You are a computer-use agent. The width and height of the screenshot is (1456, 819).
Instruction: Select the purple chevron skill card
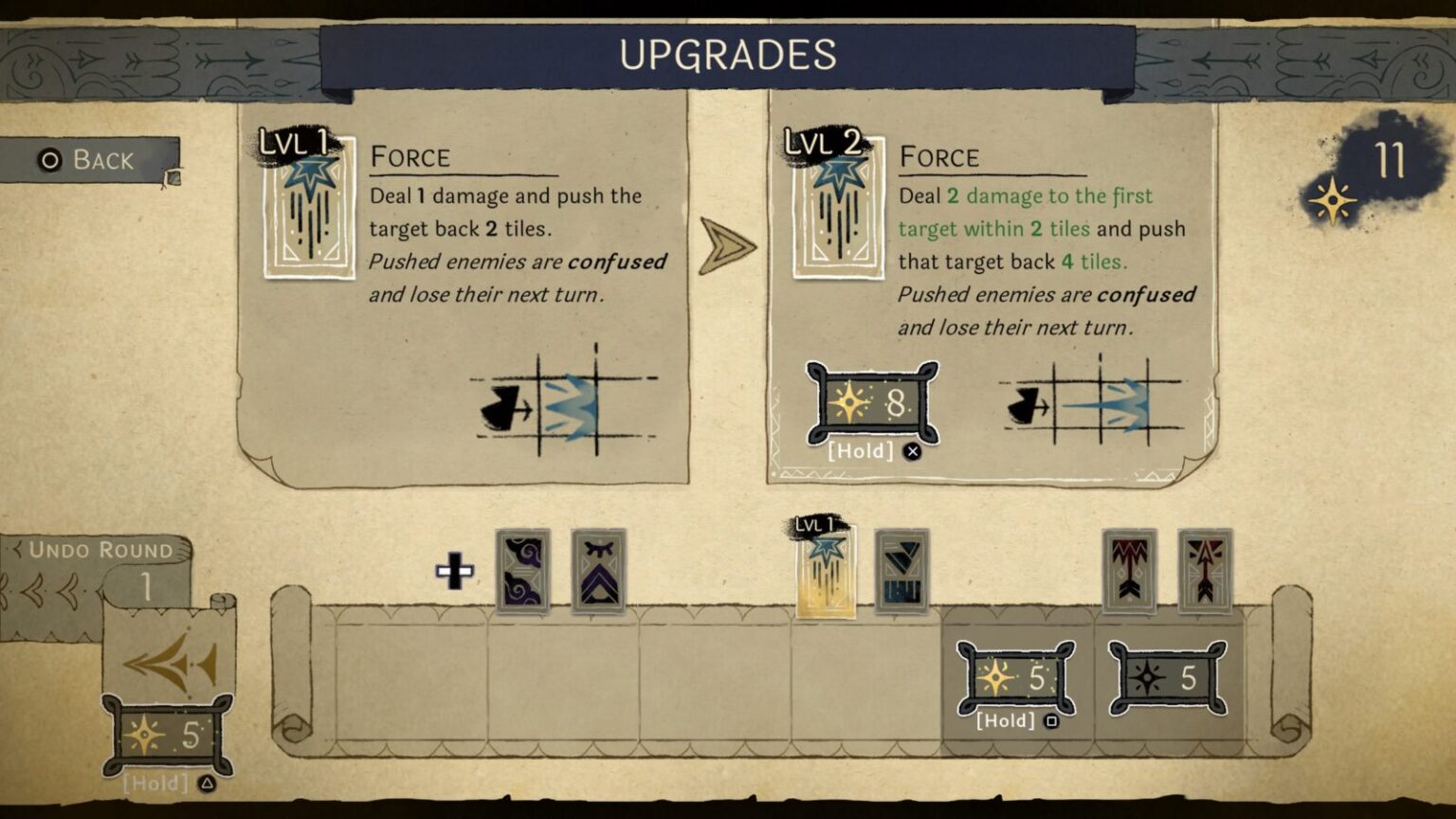pyautogui.click(x=596, y=572)
